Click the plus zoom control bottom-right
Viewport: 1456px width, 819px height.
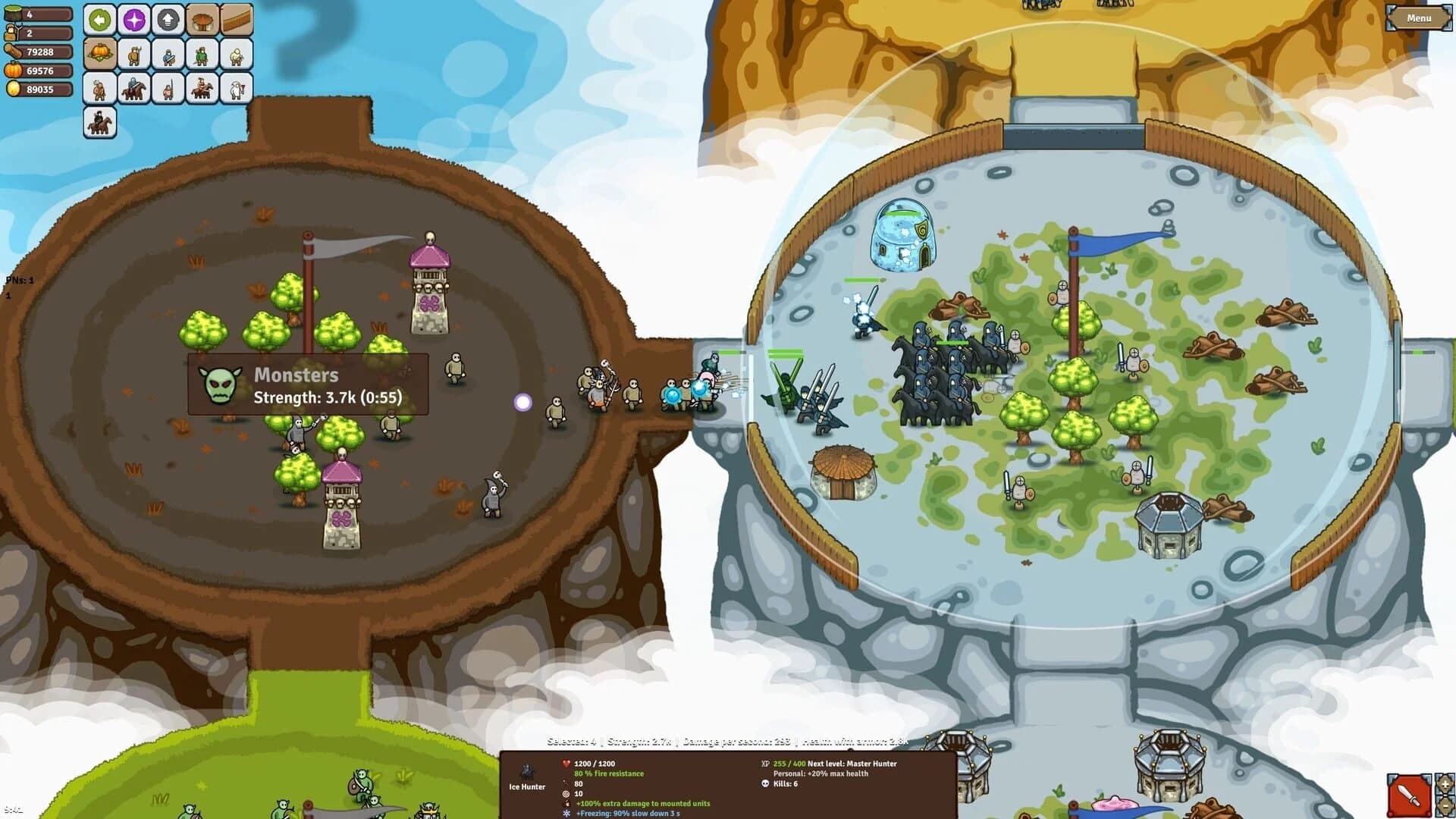[1445, 783]
